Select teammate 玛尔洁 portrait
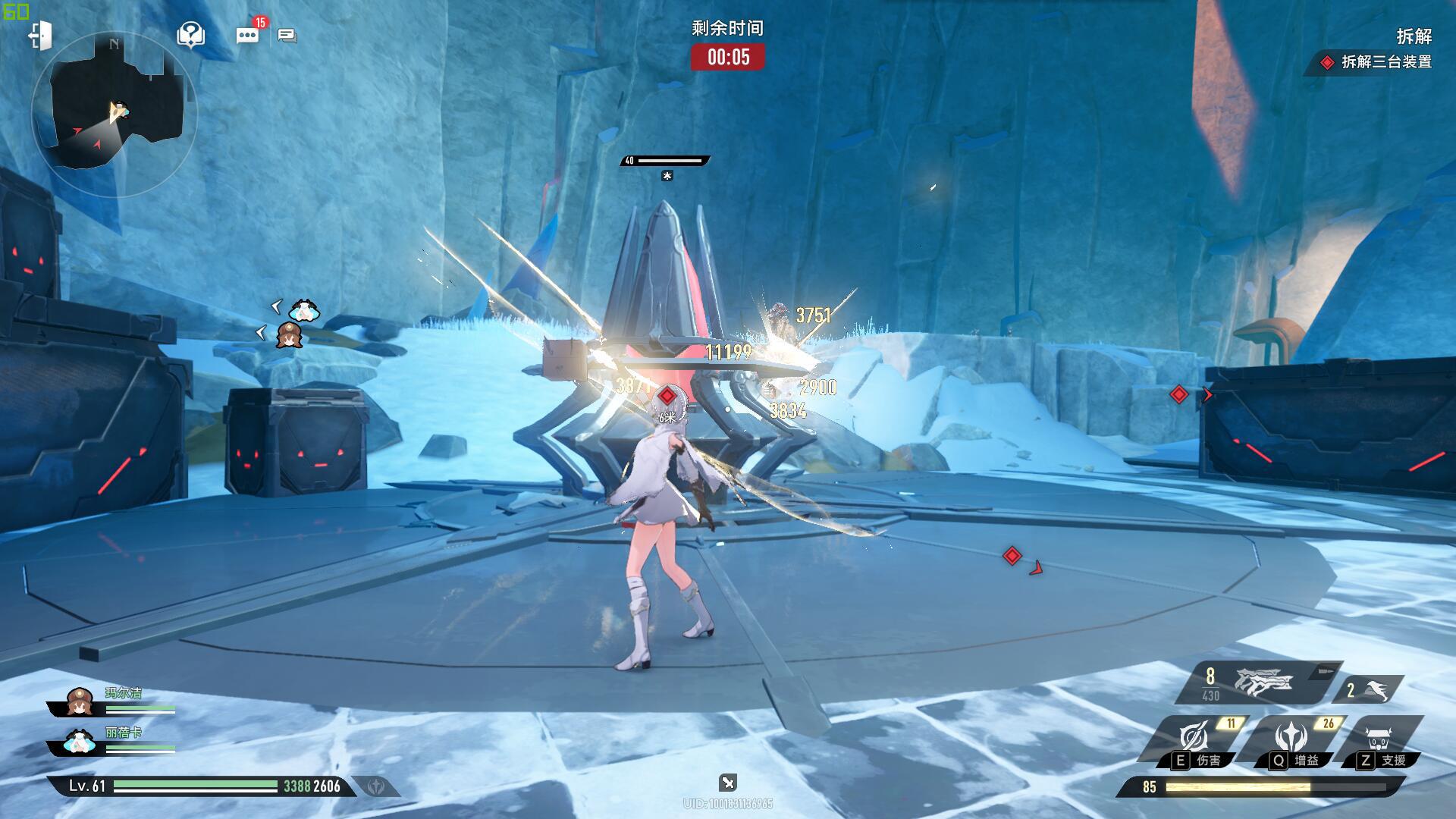The image size is (1456, 819). [x=79, y=703]
